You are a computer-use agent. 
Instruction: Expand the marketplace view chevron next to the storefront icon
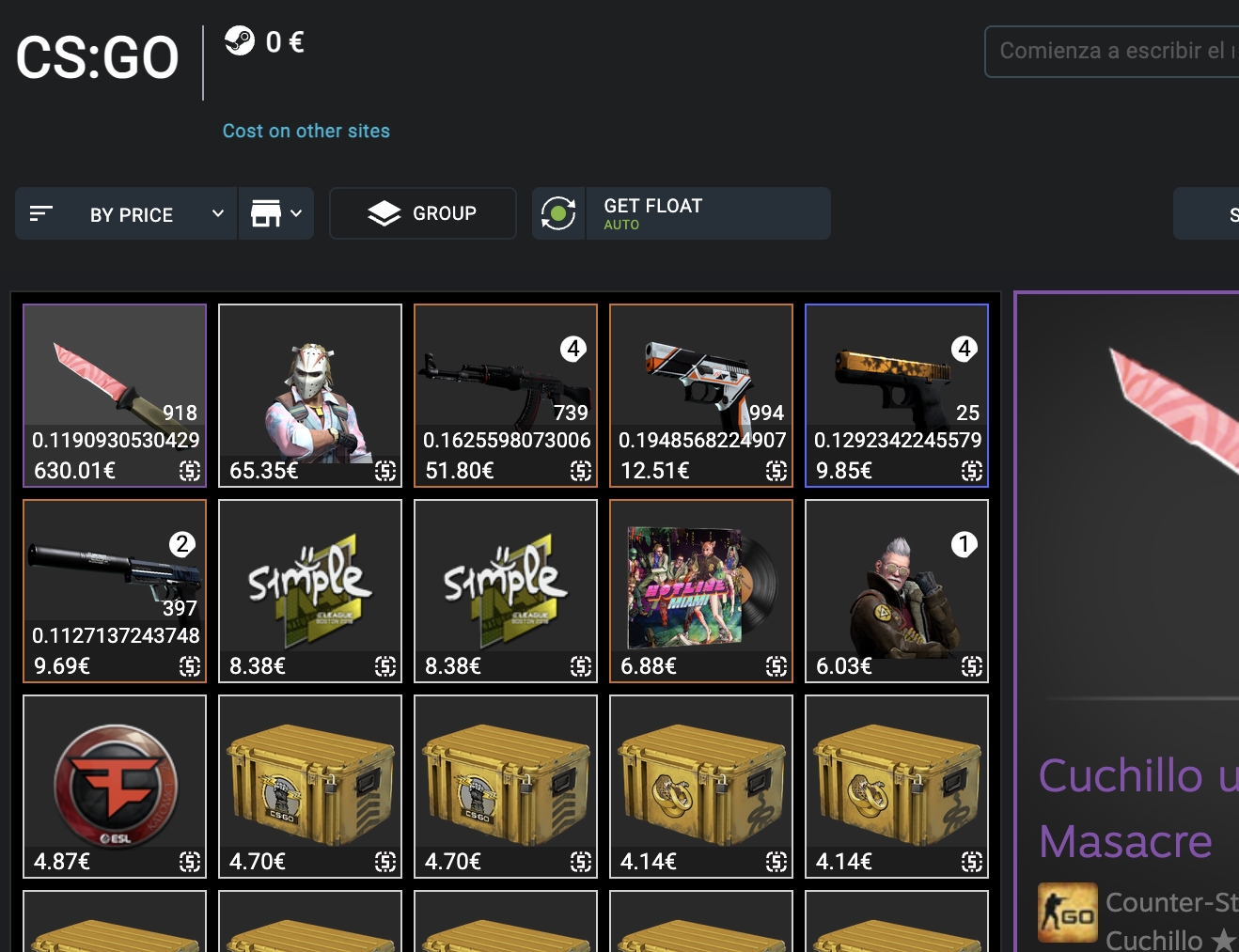[x=297, y=213]
